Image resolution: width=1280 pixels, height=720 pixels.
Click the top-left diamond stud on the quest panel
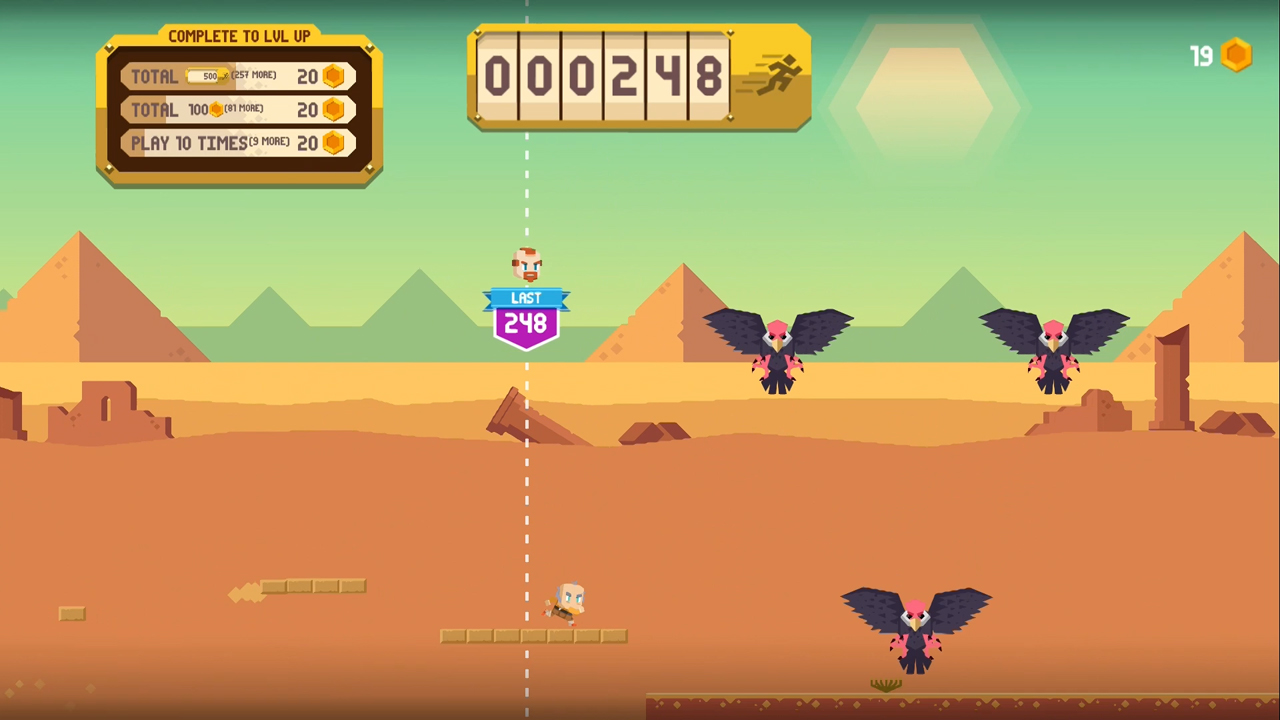point(110,46)
